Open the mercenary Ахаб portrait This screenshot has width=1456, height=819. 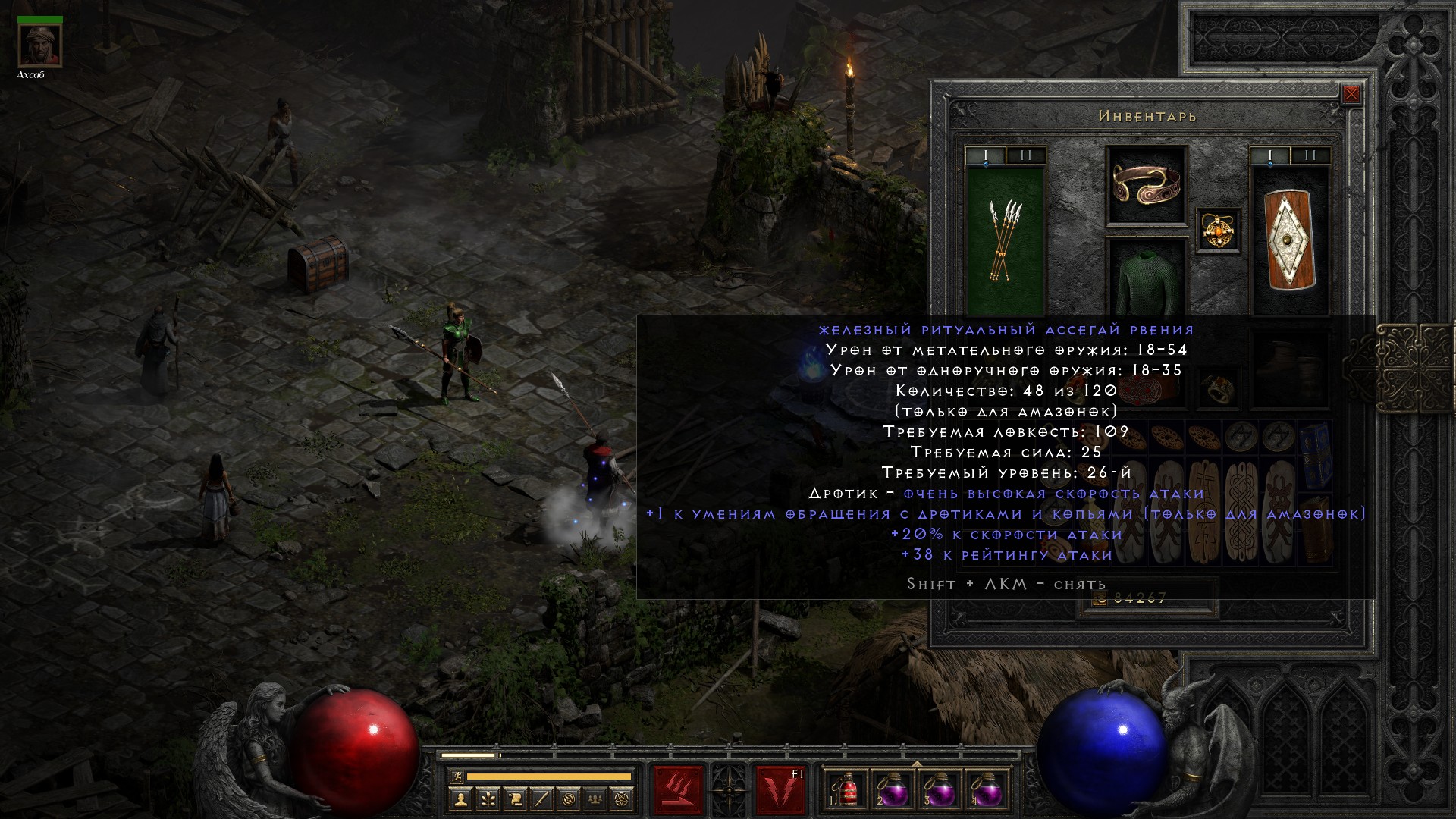(40, 45)
